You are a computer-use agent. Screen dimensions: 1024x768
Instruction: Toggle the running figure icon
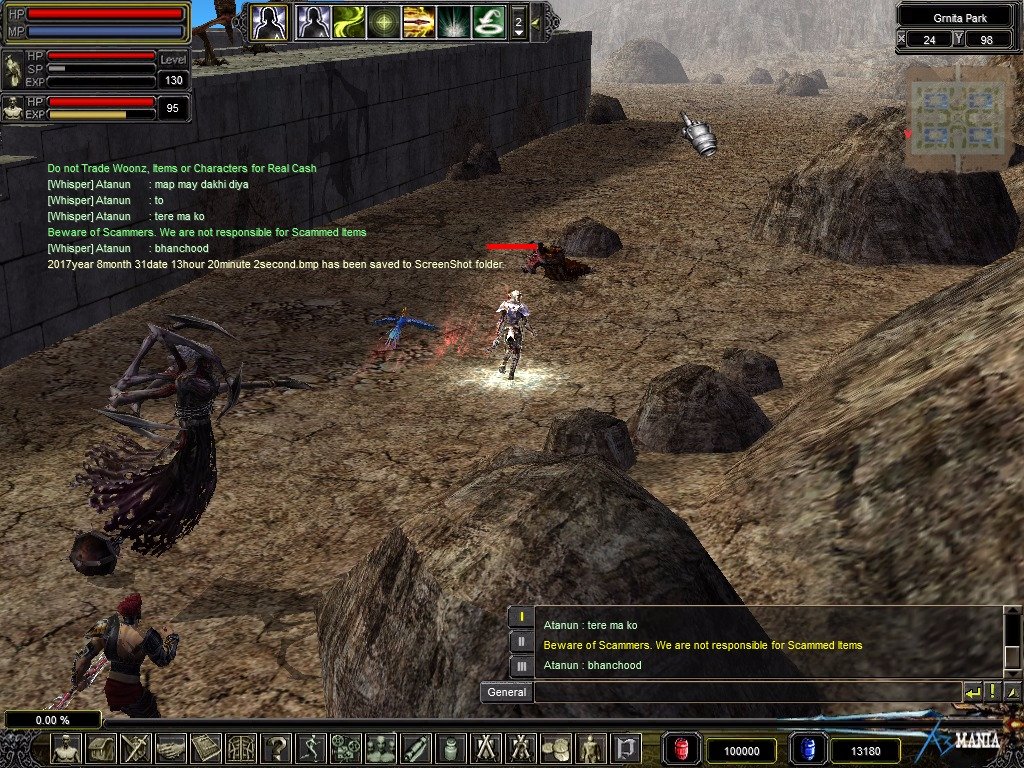tap(310, 748)
